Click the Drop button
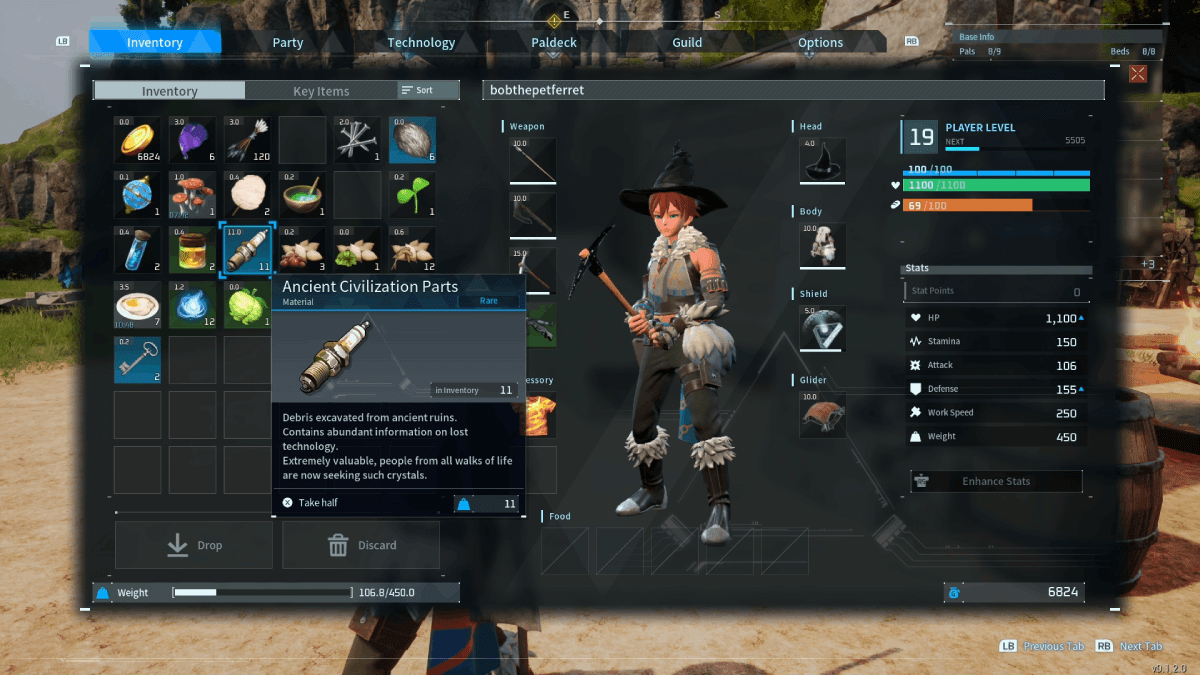Image resolution: width=1200 pixels, height=675 pixels. pyautogui.click(x=194, y=545)
